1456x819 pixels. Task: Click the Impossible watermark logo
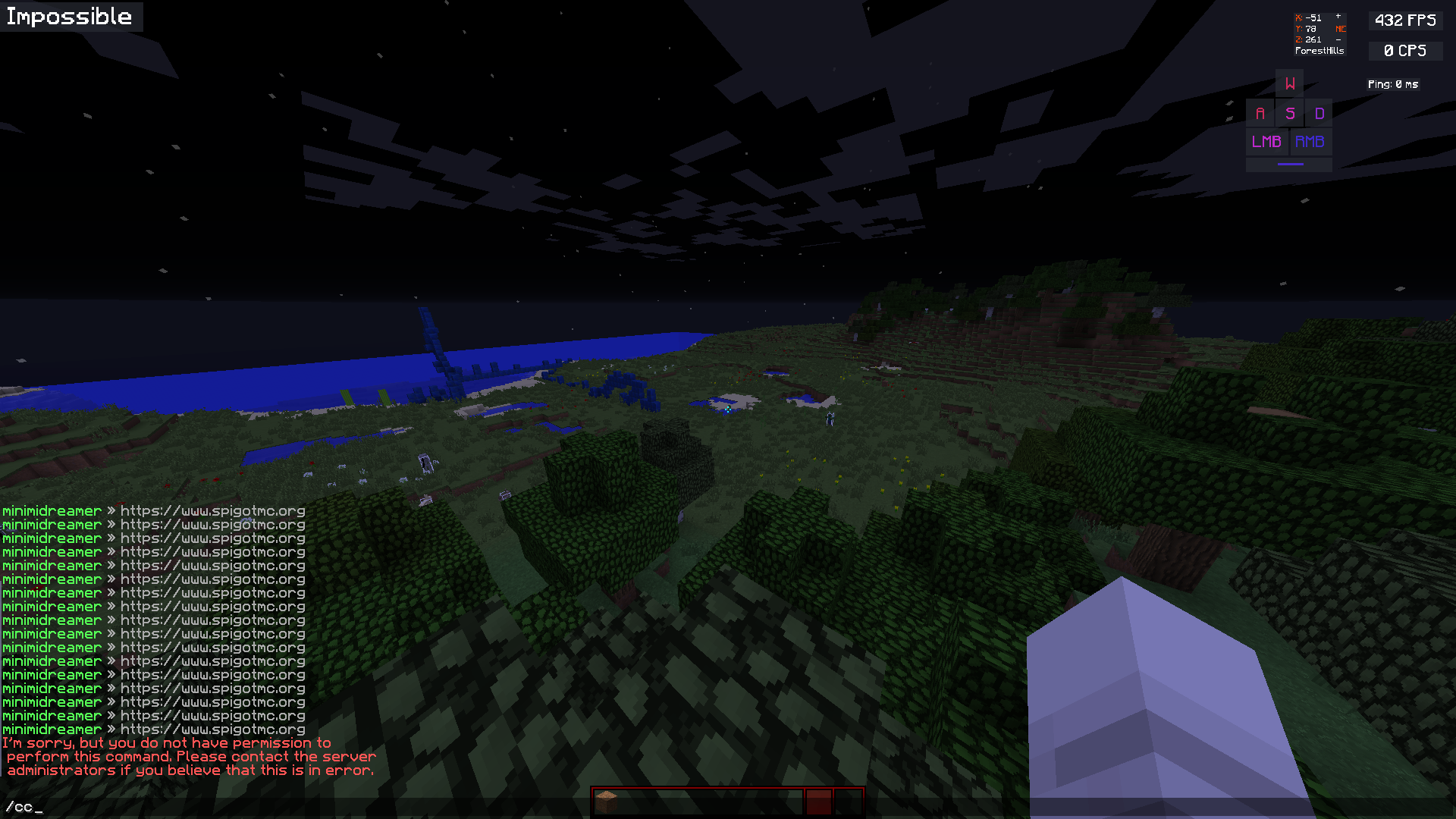70,17
